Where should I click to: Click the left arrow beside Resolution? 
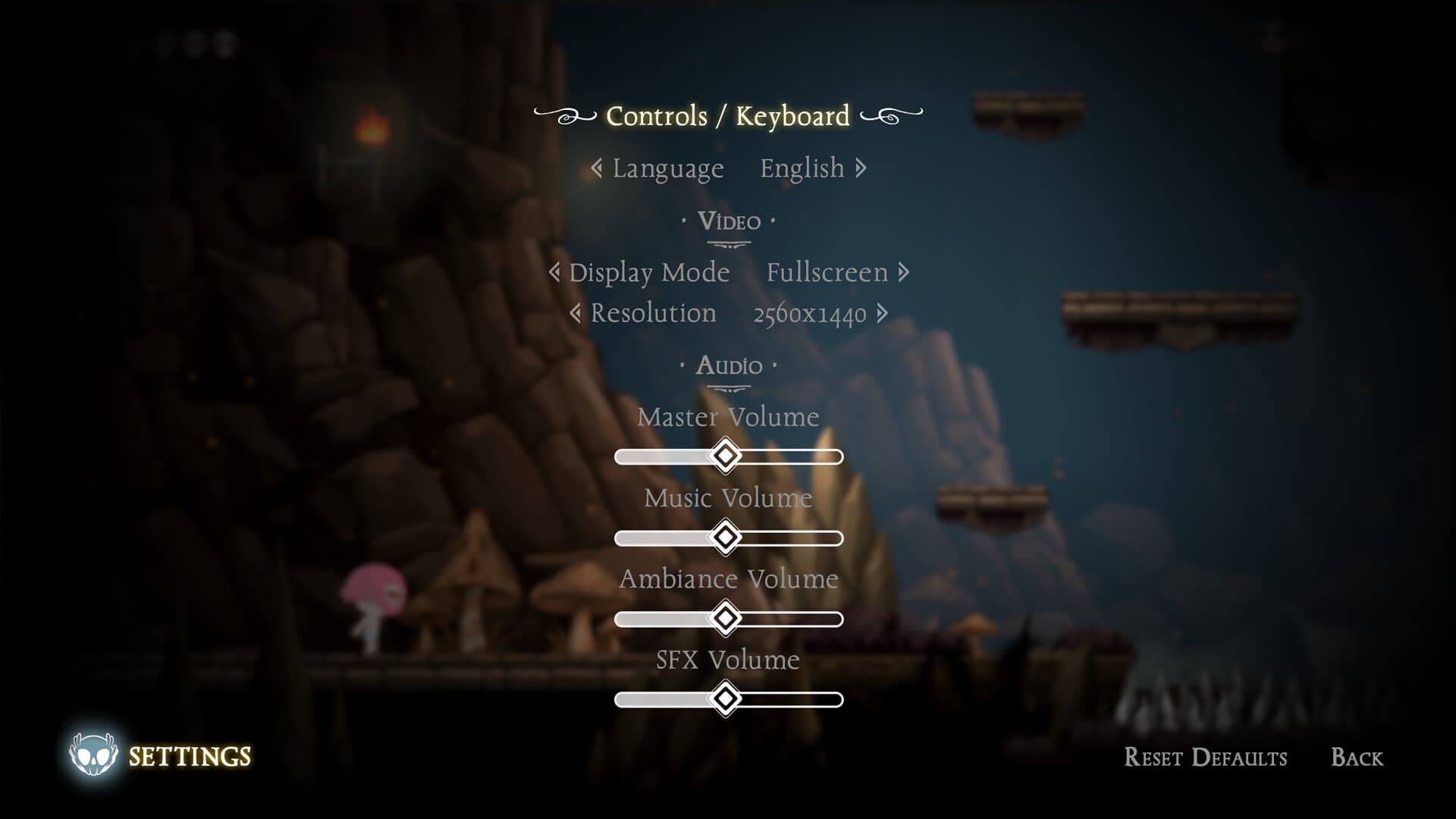576,313
